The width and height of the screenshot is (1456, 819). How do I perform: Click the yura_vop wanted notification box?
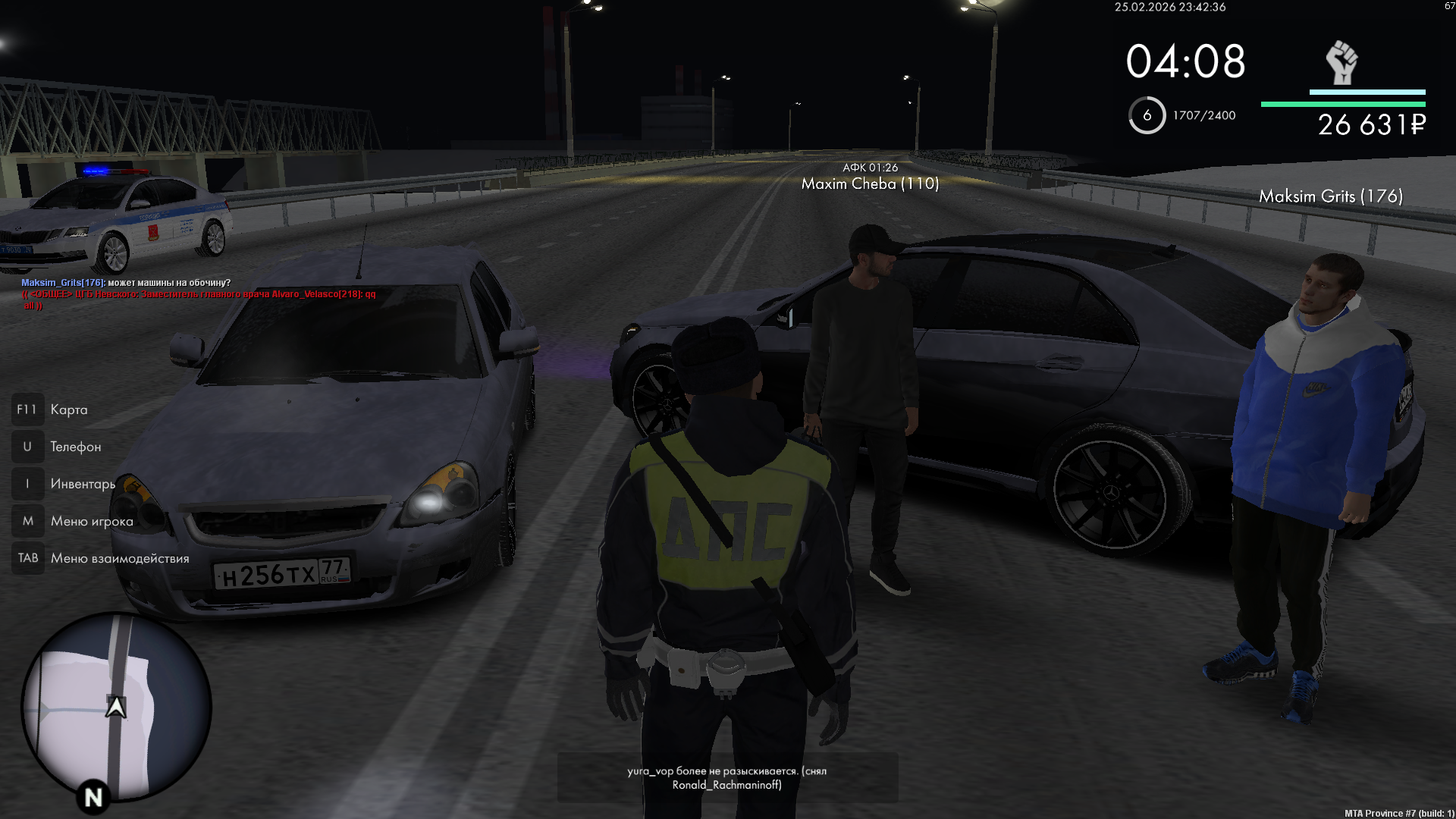727,778
